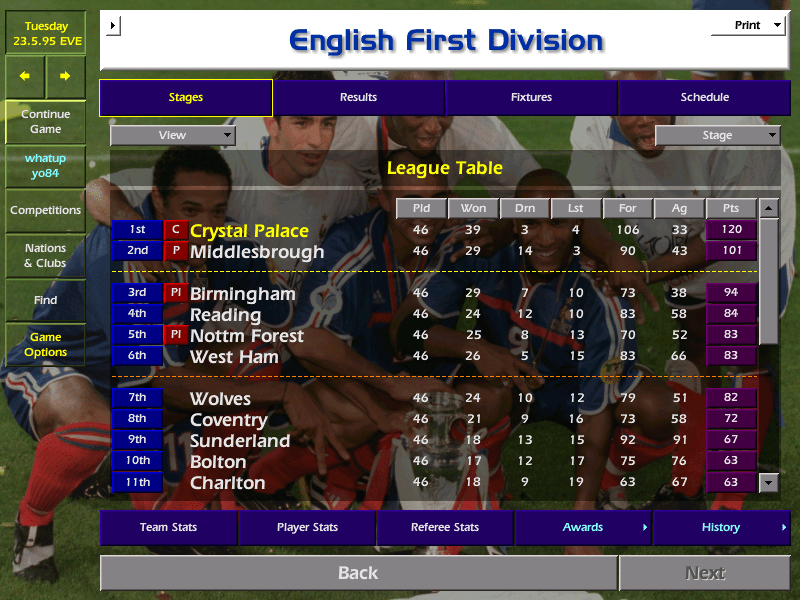Show Referee Stats
The height and width of the screenshot is (600, 800).
click(x=445, y=527)
